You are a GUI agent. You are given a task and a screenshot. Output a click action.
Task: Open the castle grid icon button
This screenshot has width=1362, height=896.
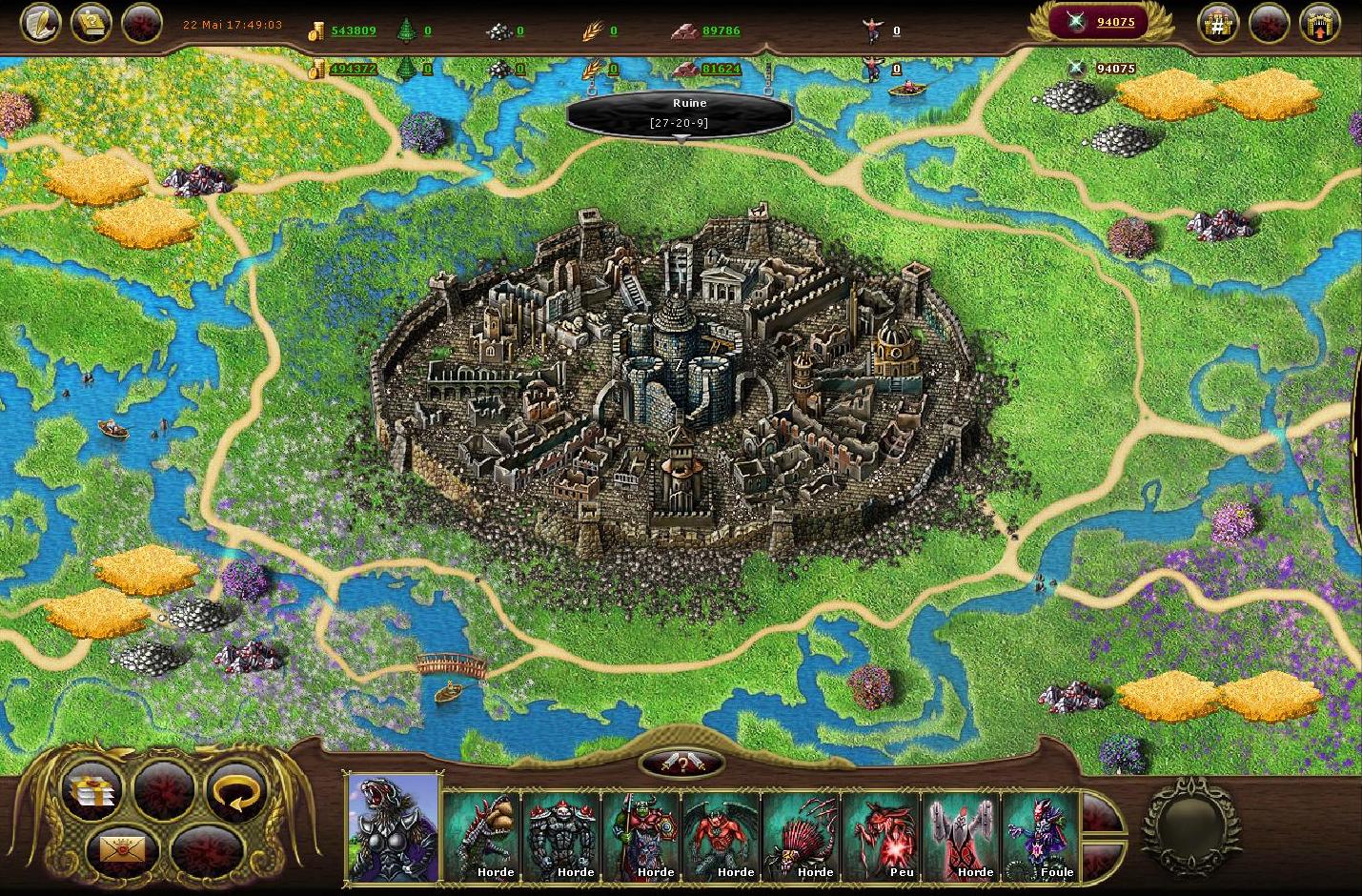[x=1219, y=24]
